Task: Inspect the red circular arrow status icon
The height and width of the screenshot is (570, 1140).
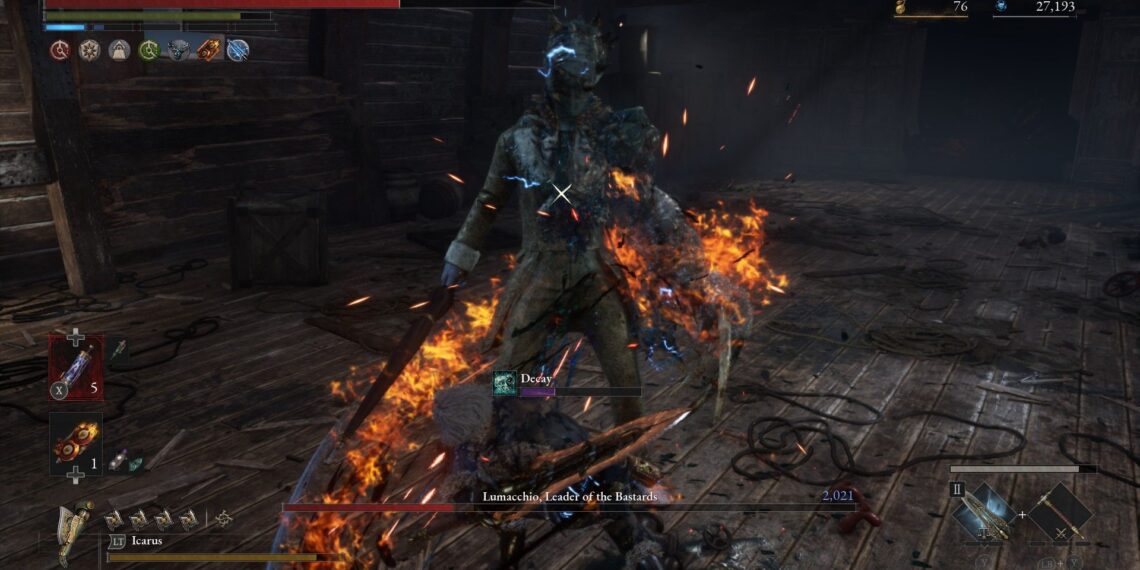Action: pyautogui.click(x=60, y=50)
